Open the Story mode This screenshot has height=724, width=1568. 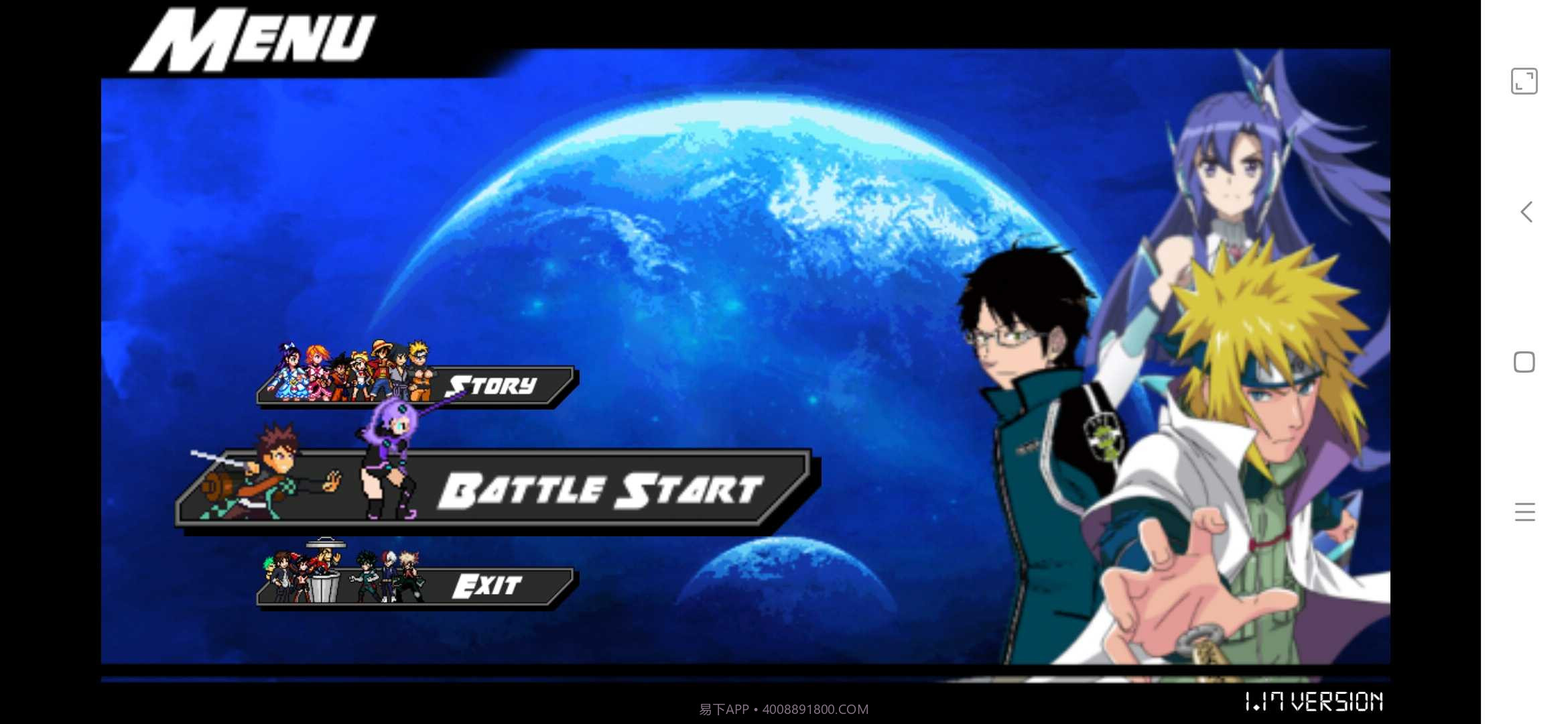[490, 385]
